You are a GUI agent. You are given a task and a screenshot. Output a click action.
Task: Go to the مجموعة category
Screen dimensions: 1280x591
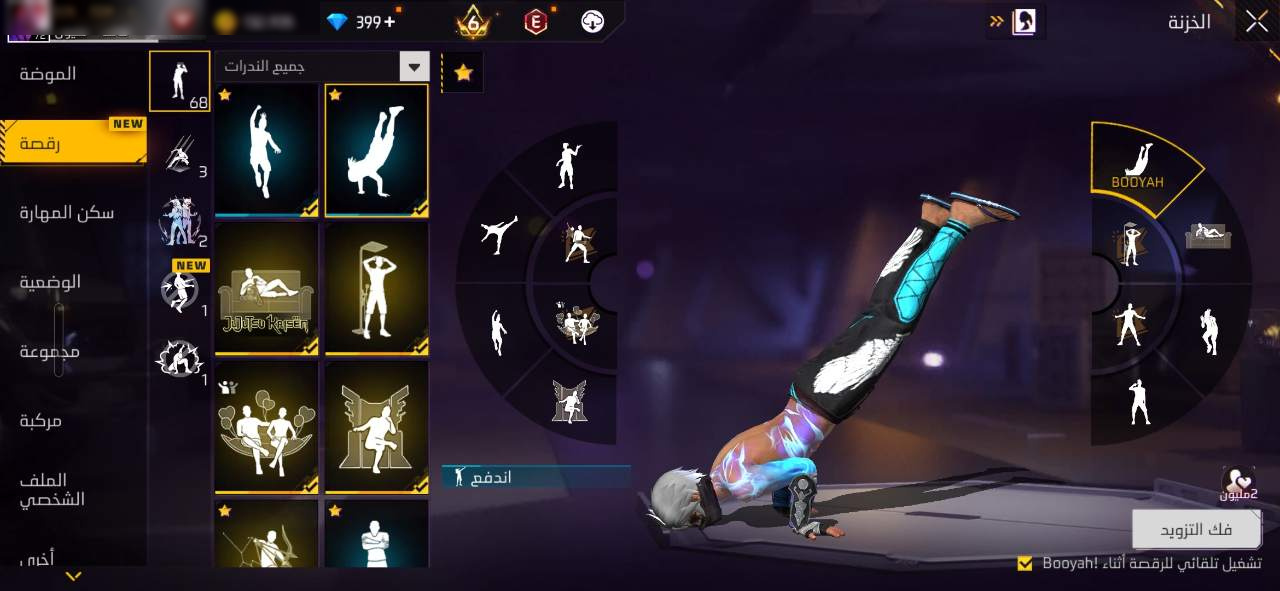coord(49,351)
